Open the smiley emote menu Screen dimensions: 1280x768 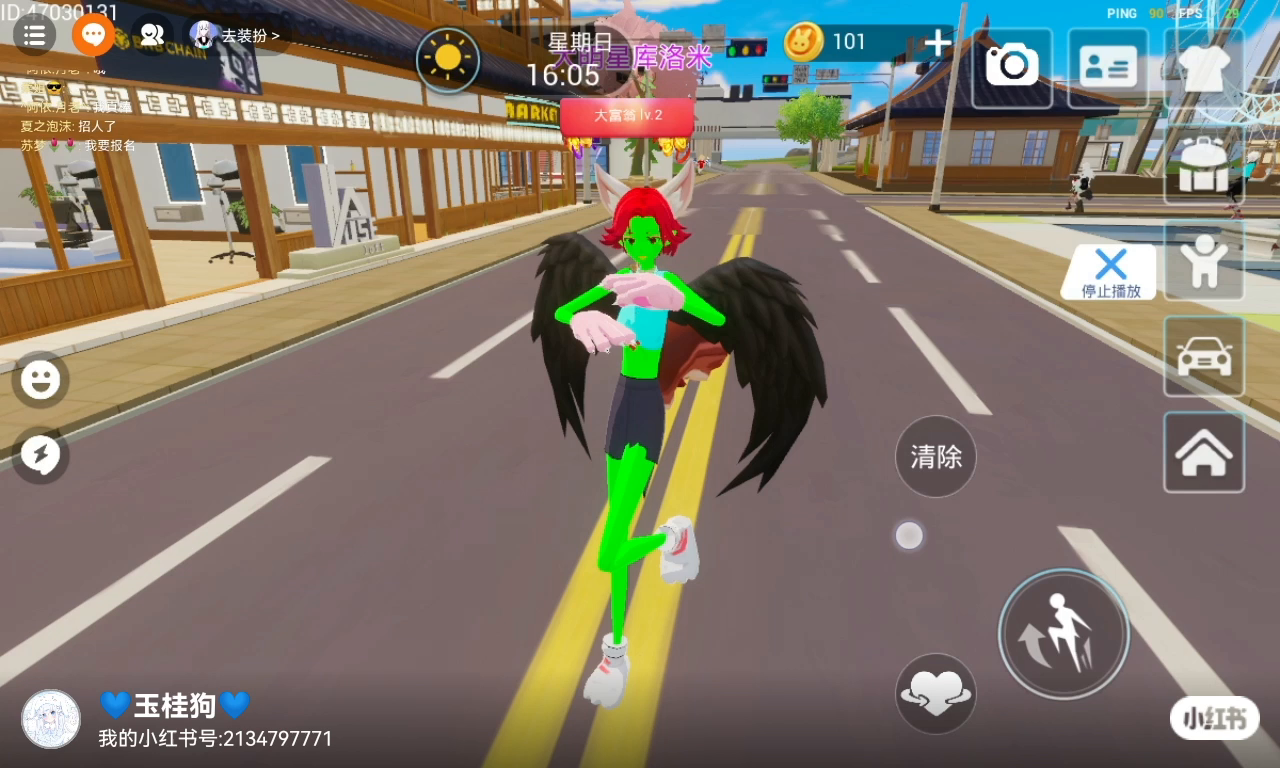(41, 380)
